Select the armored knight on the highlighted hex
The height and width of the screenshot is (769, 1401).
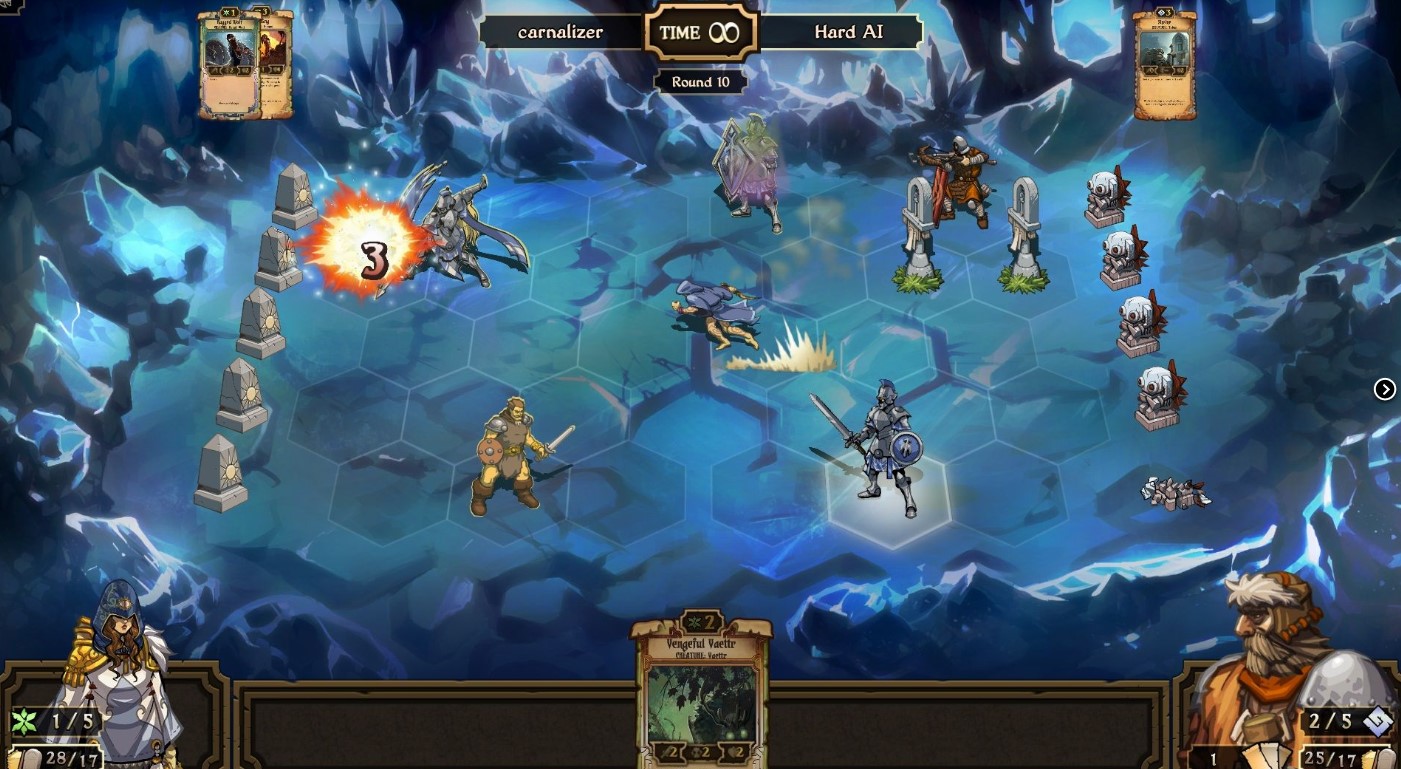coord(883,450)
